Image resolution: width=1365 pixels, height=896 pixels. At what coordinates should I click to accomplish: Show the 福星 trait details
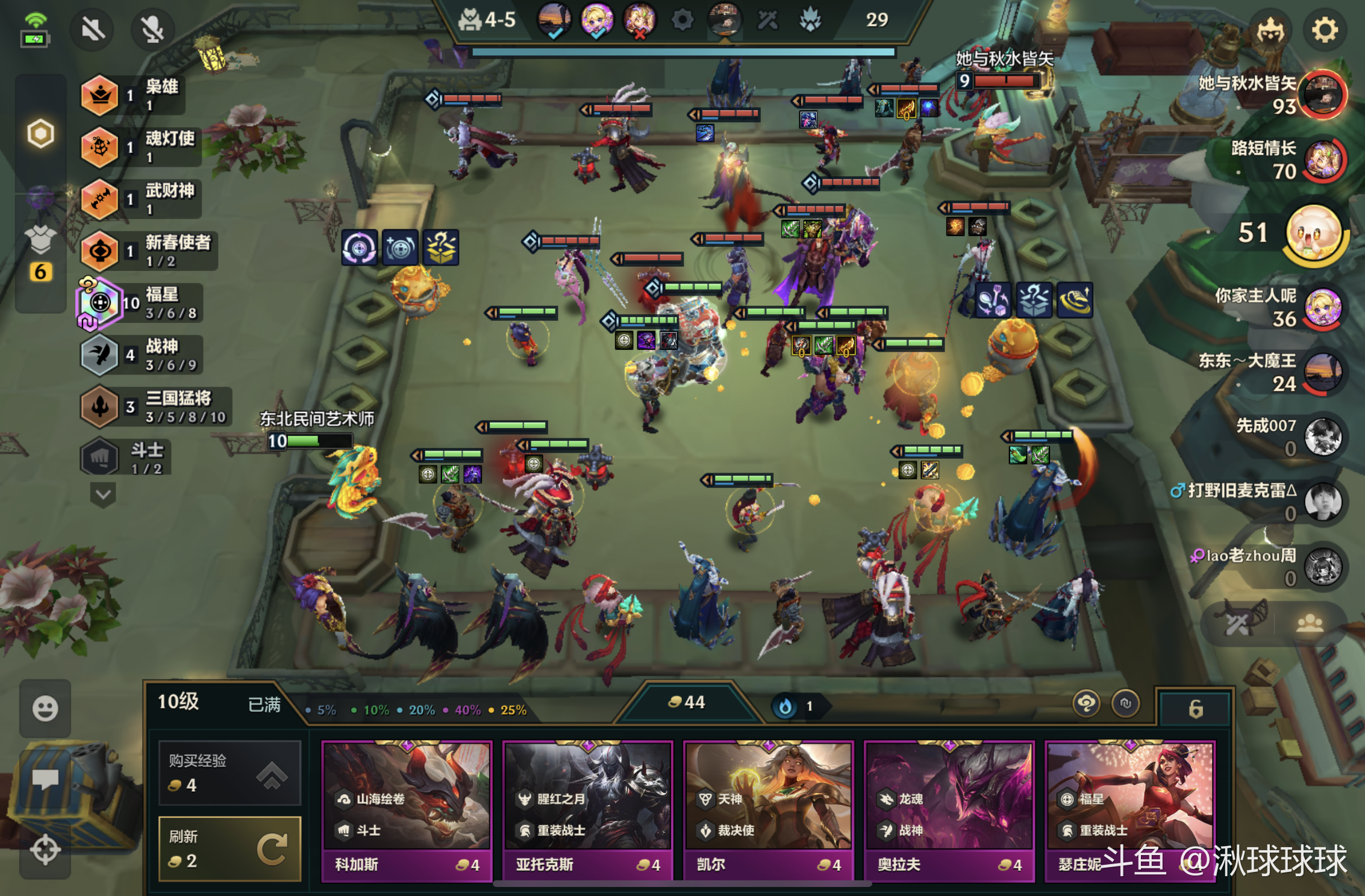click(145, 303)
